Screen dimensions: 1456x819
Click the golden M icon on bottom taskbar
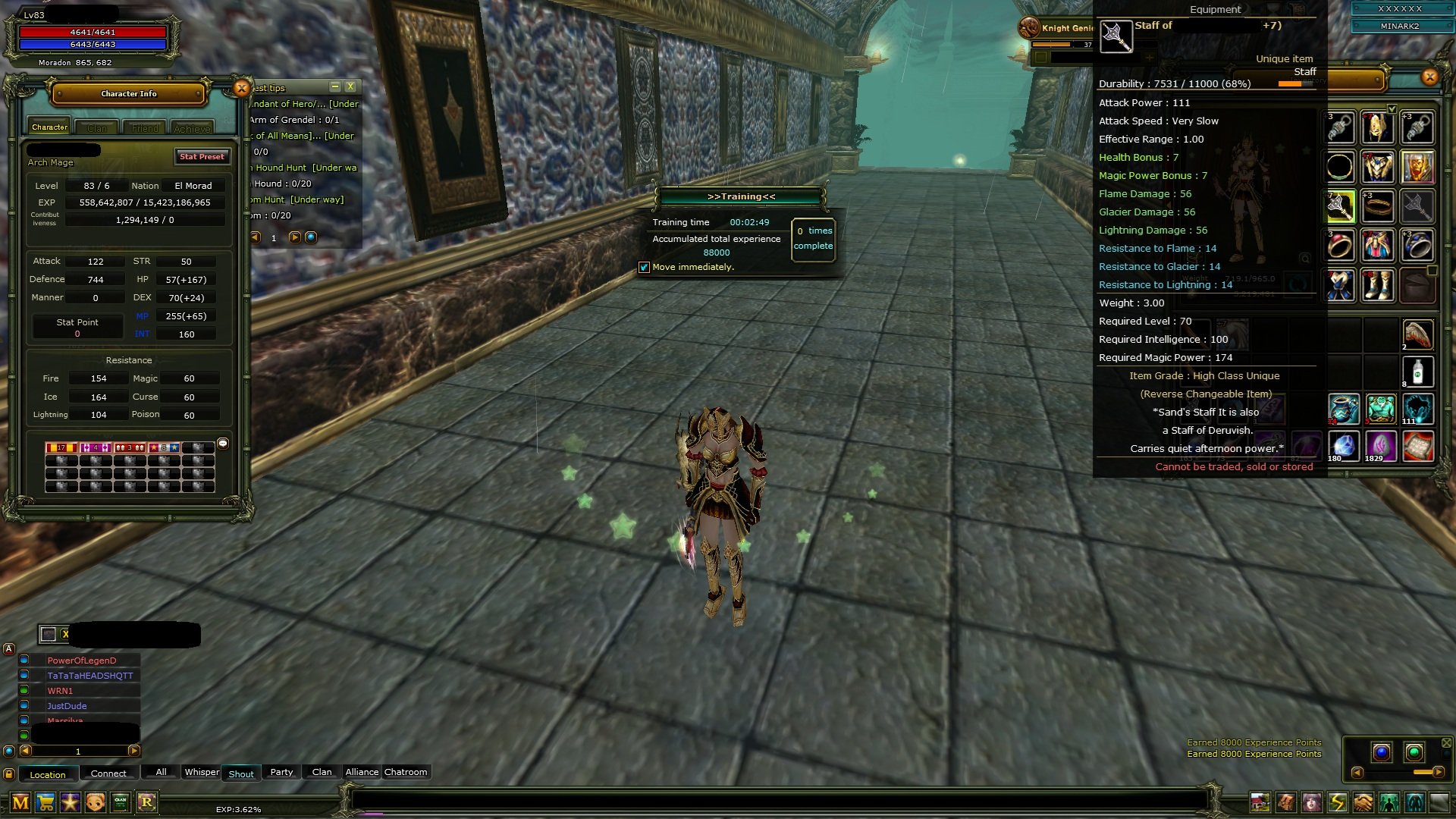click(20, 801)
